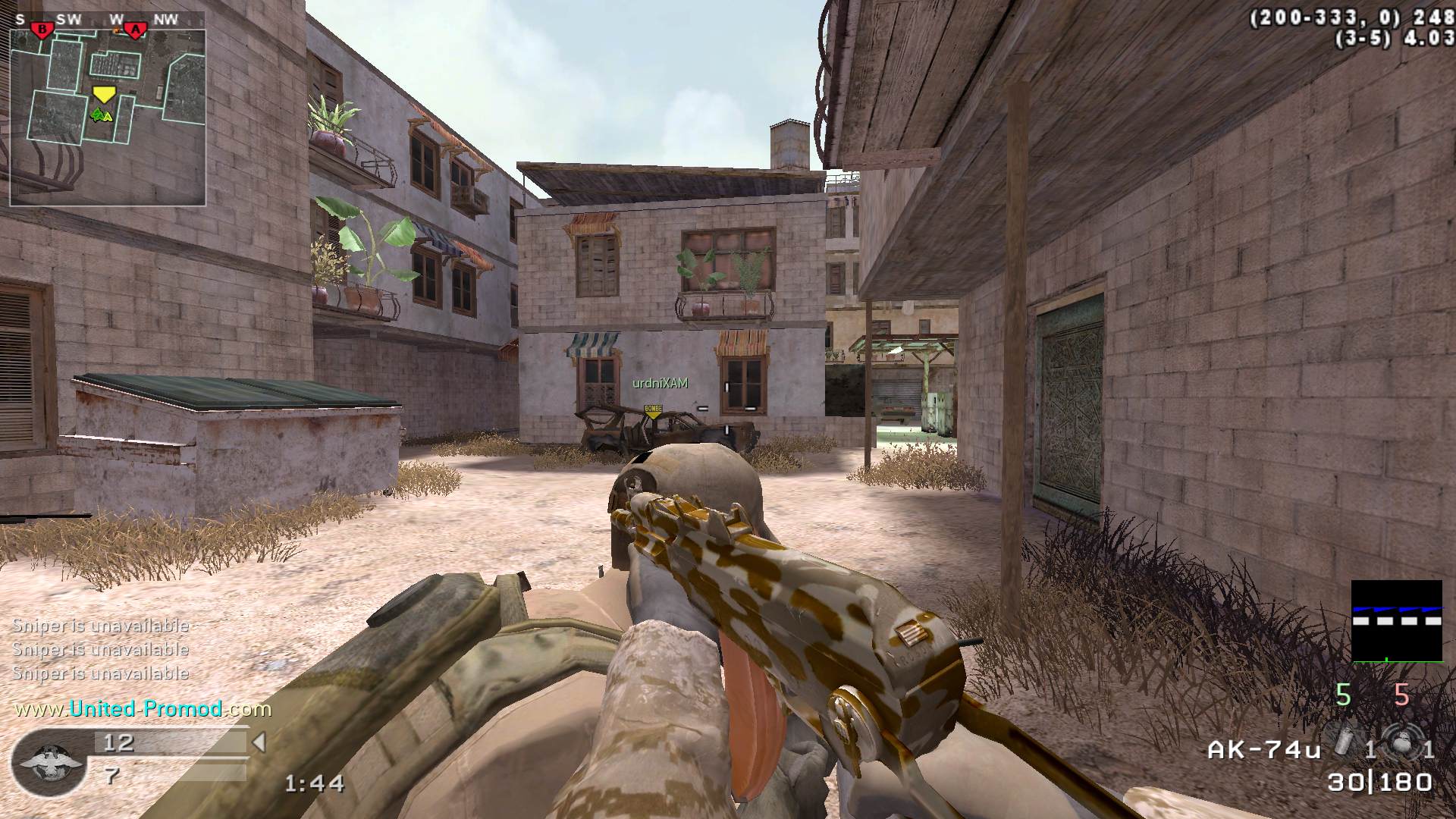Select the AK-74u weapon label
1456x819 pixels.
1263,750
